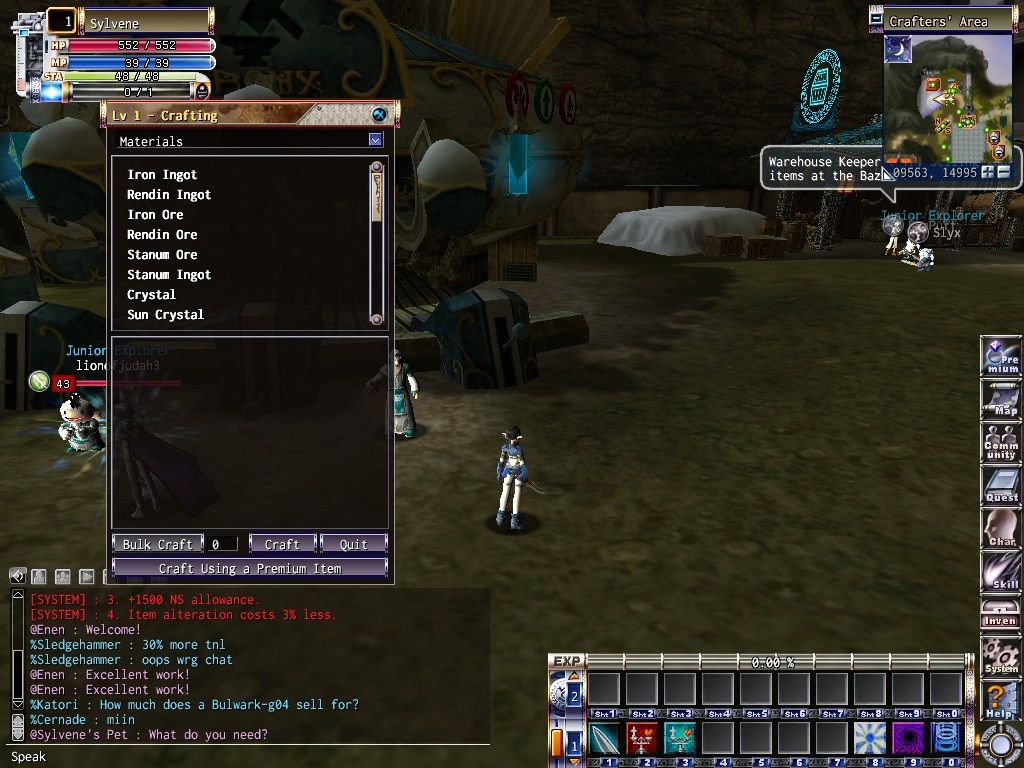Image resolution: width=1024 pixels, height=768 pixels.
Task: Pick Stanum Ore in the crafting list
Action: point(162,255)
